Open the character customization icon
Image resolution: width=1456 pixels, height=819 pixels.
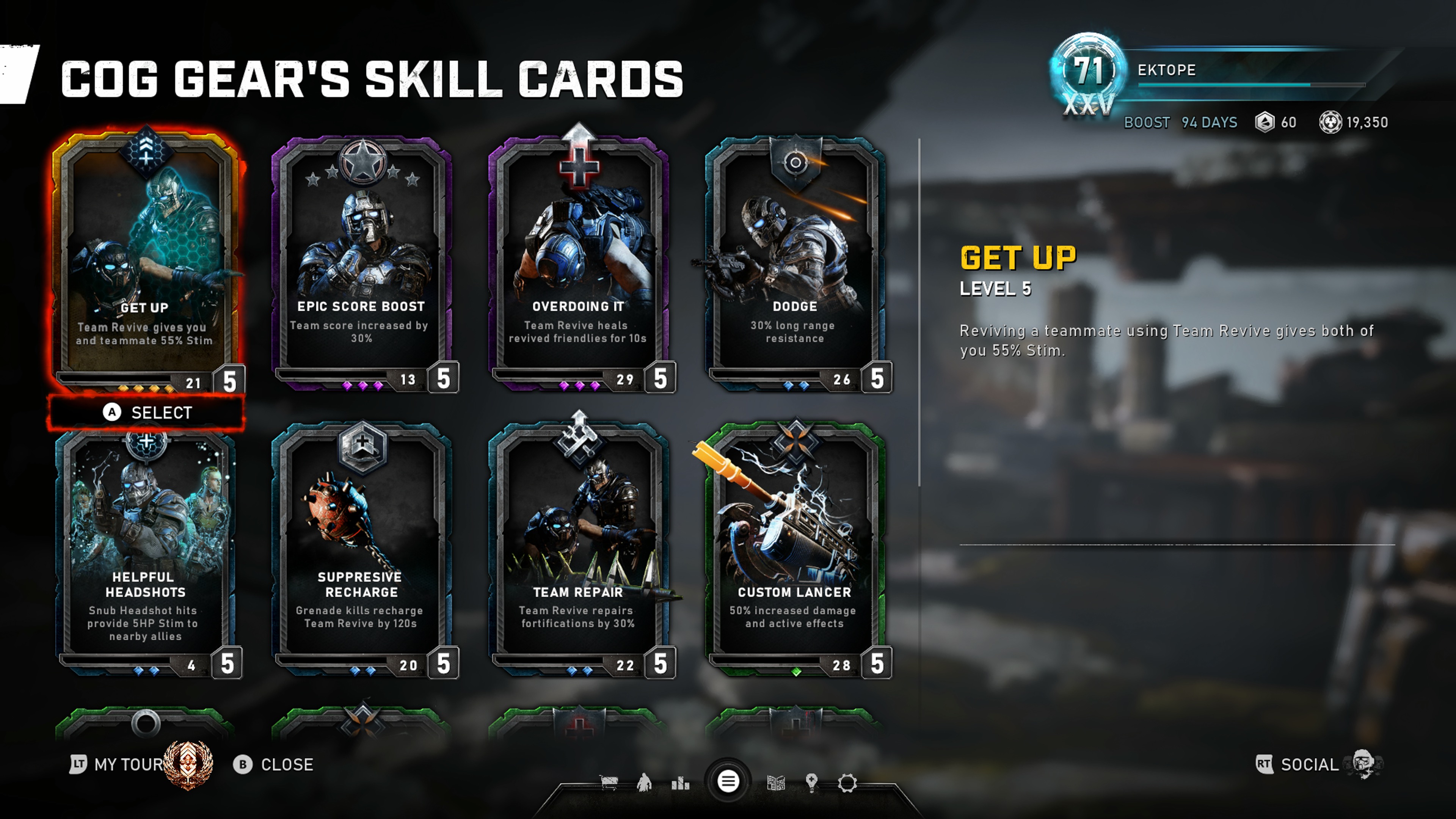tap(644, 783)
